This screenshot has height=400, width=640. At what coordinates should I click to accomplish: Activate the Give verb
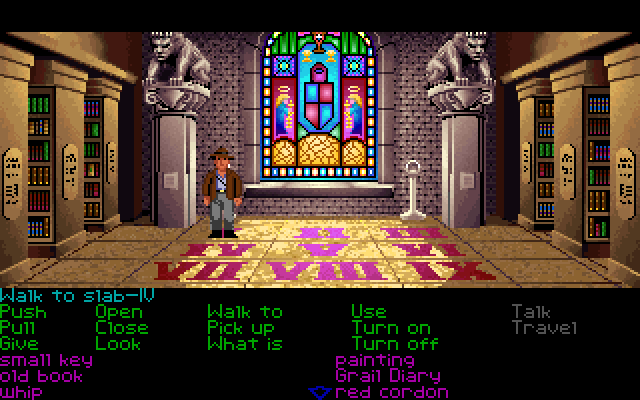click(x=22, y=344)
